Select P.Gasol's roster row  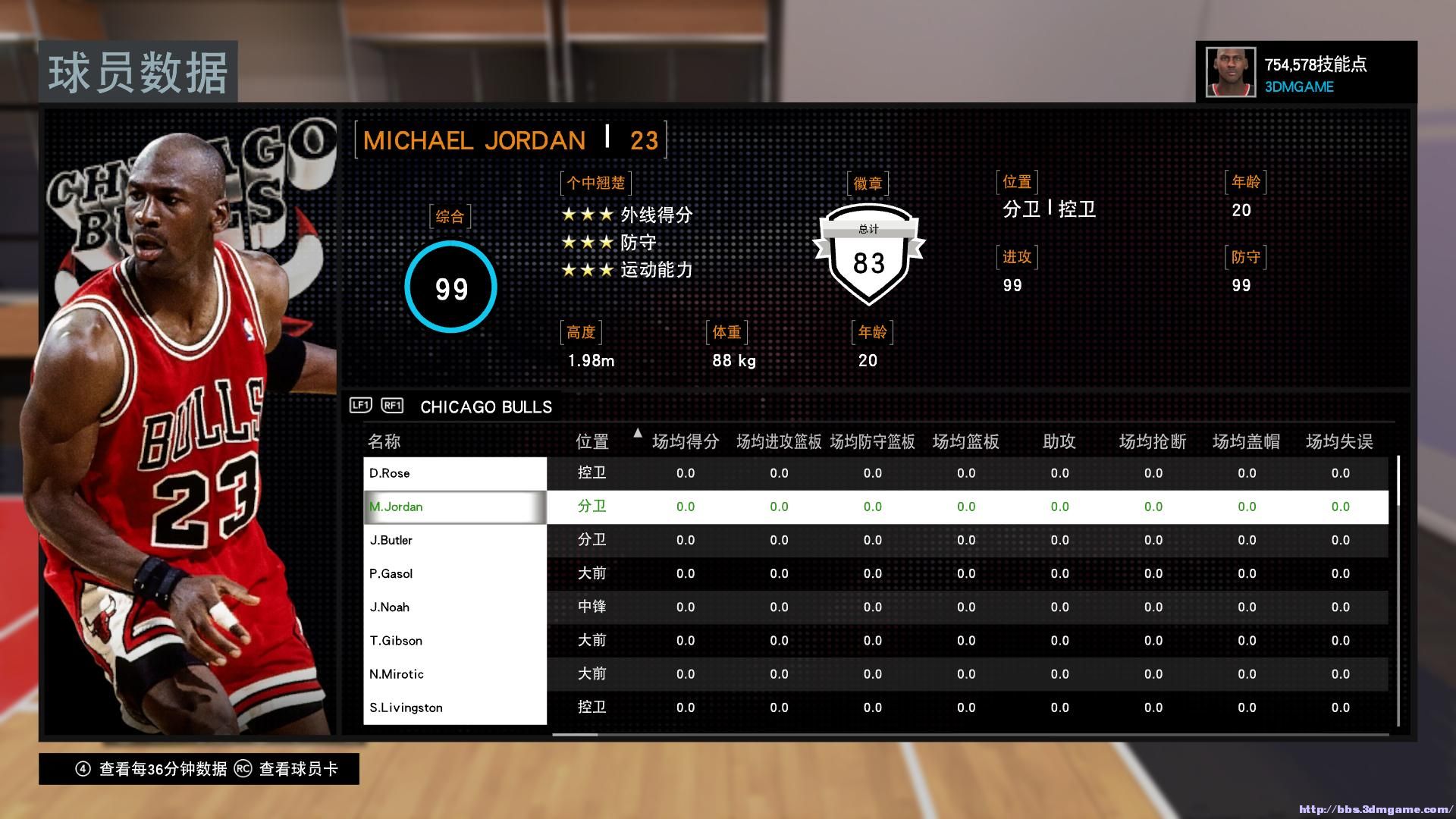[454, 573]
